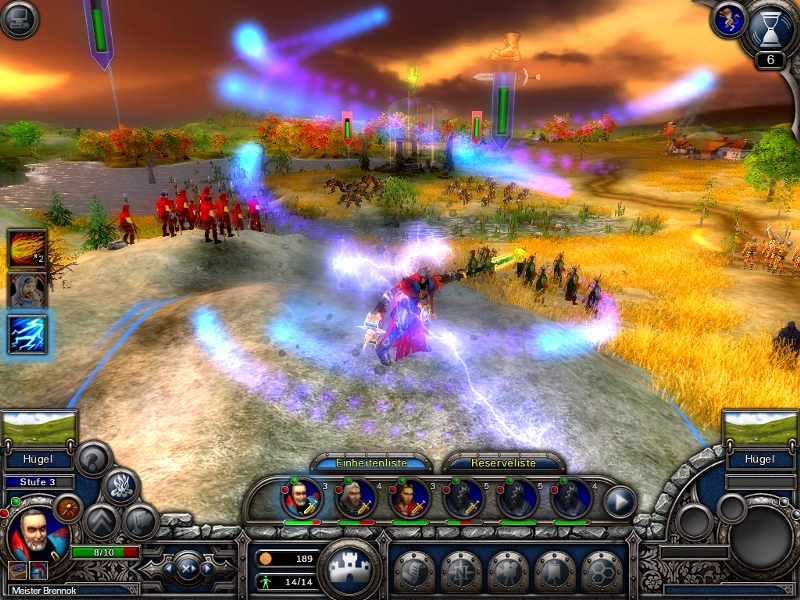Select the hooded figure spell icon

pos(28,291)
